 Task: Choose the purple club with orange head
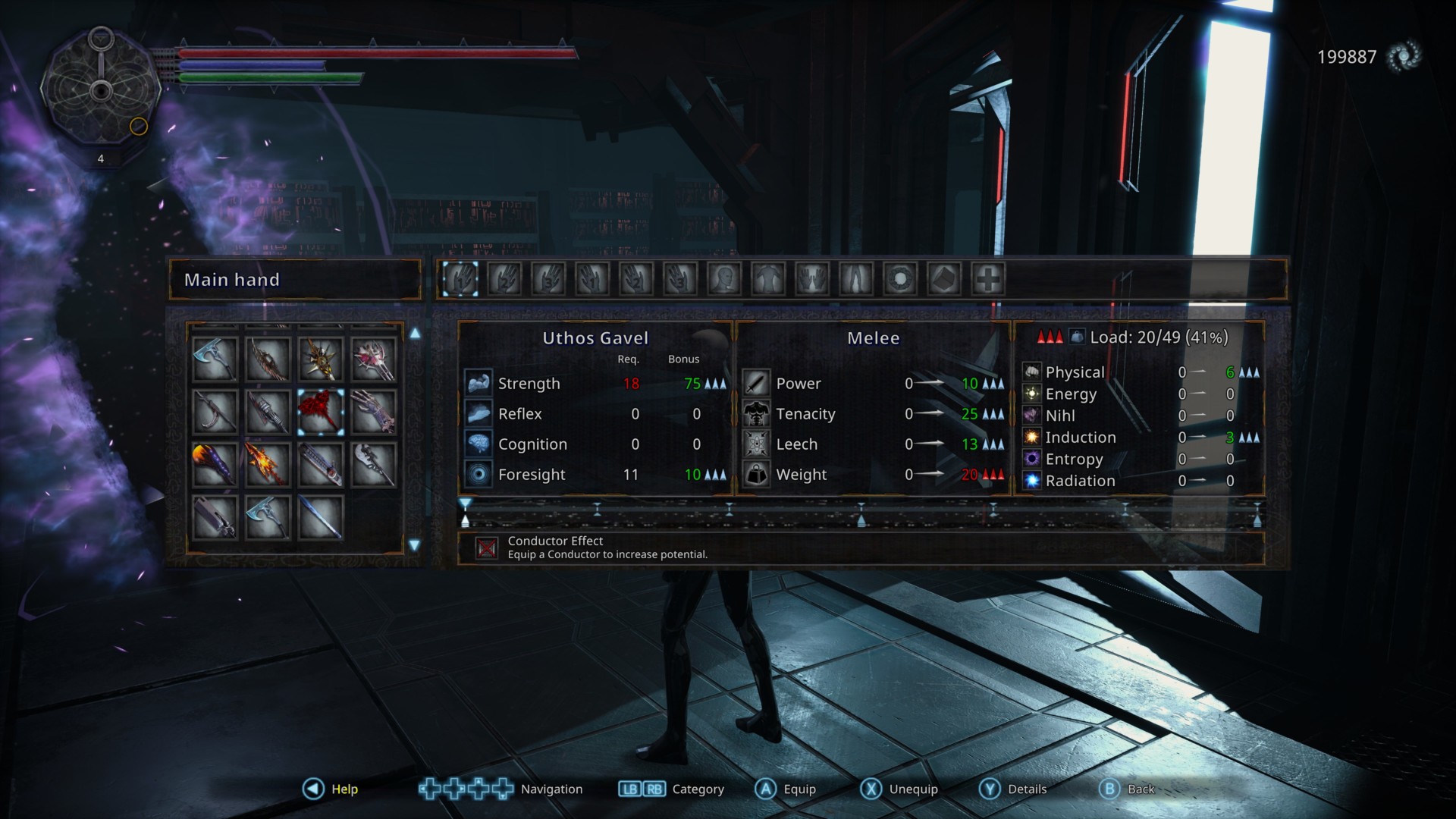[215, 464]
